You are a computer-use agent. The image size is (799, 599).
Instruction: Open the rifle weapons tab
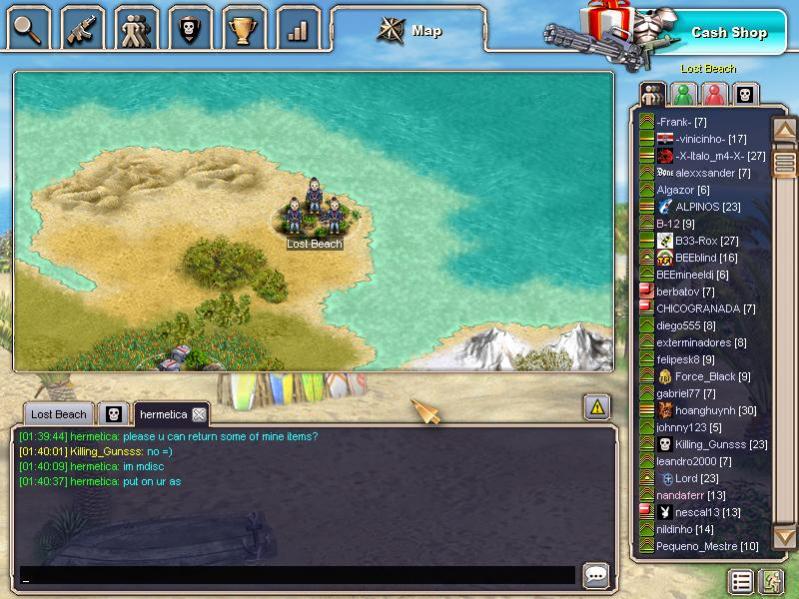pos(82,29)
